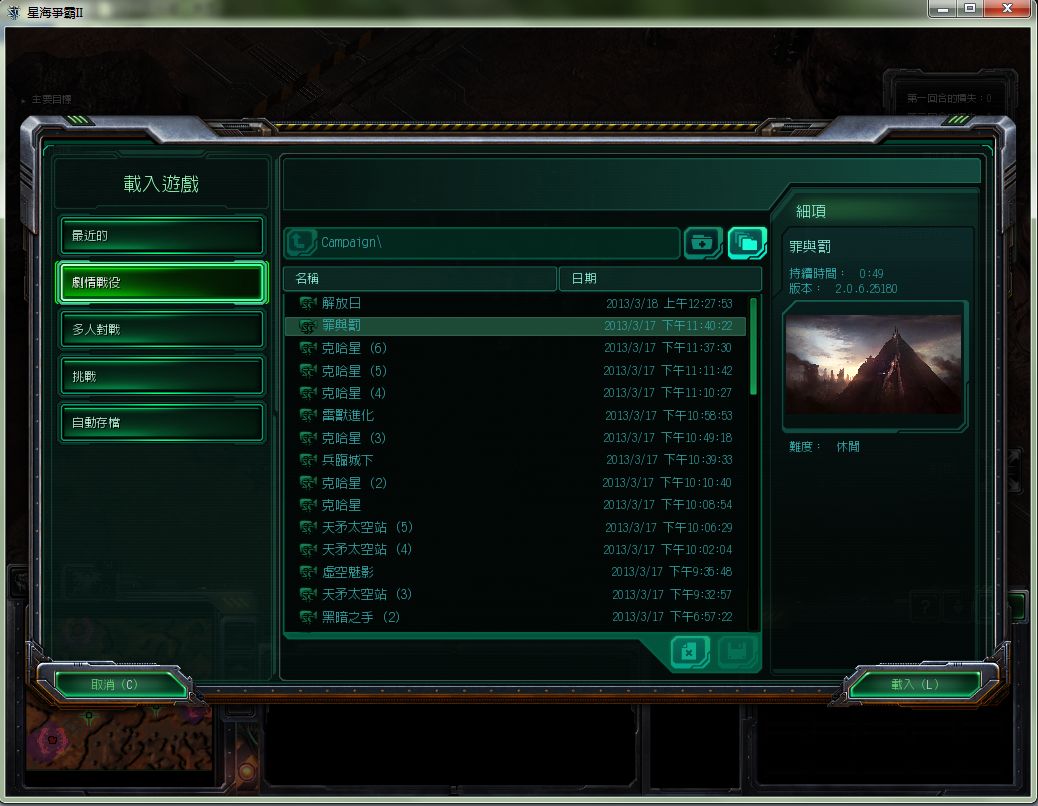This screenshot has height=806, width=1038.
Task: Cancel with the 取消 (C) button
Action: (x=114, y=684)
